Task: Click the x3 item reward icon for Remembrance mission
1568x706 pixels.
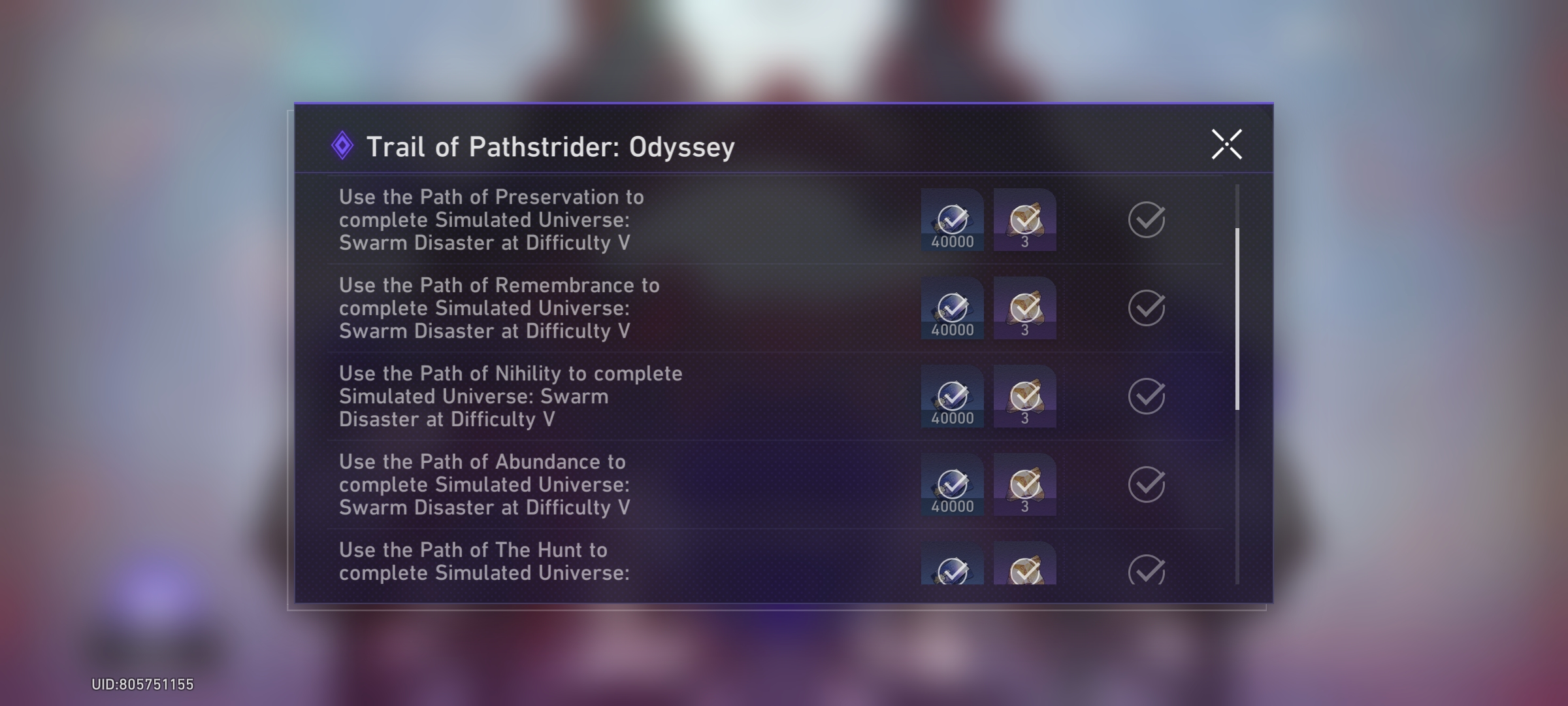Action: pyautogui.click(x=1024, y=307)
